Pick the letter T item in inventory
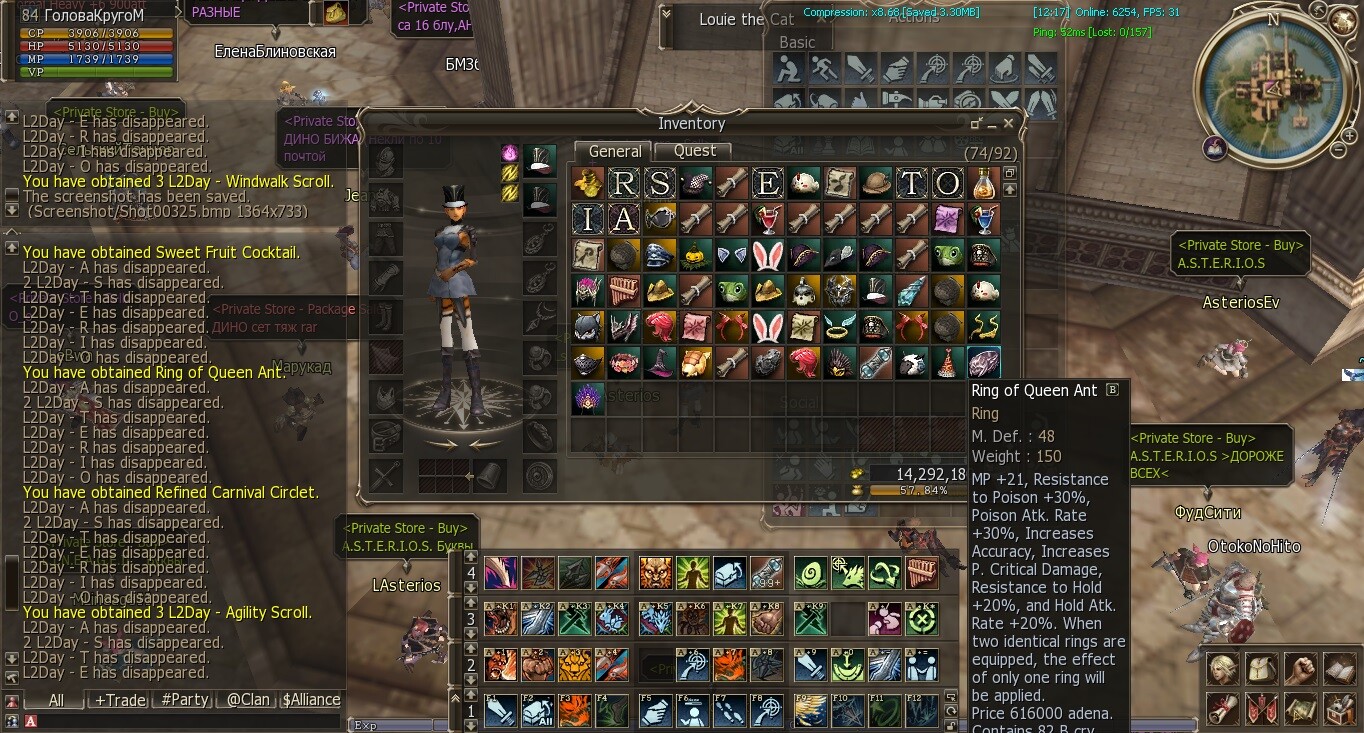Screen dimensions: 1364x733 (x=911, y=183)
